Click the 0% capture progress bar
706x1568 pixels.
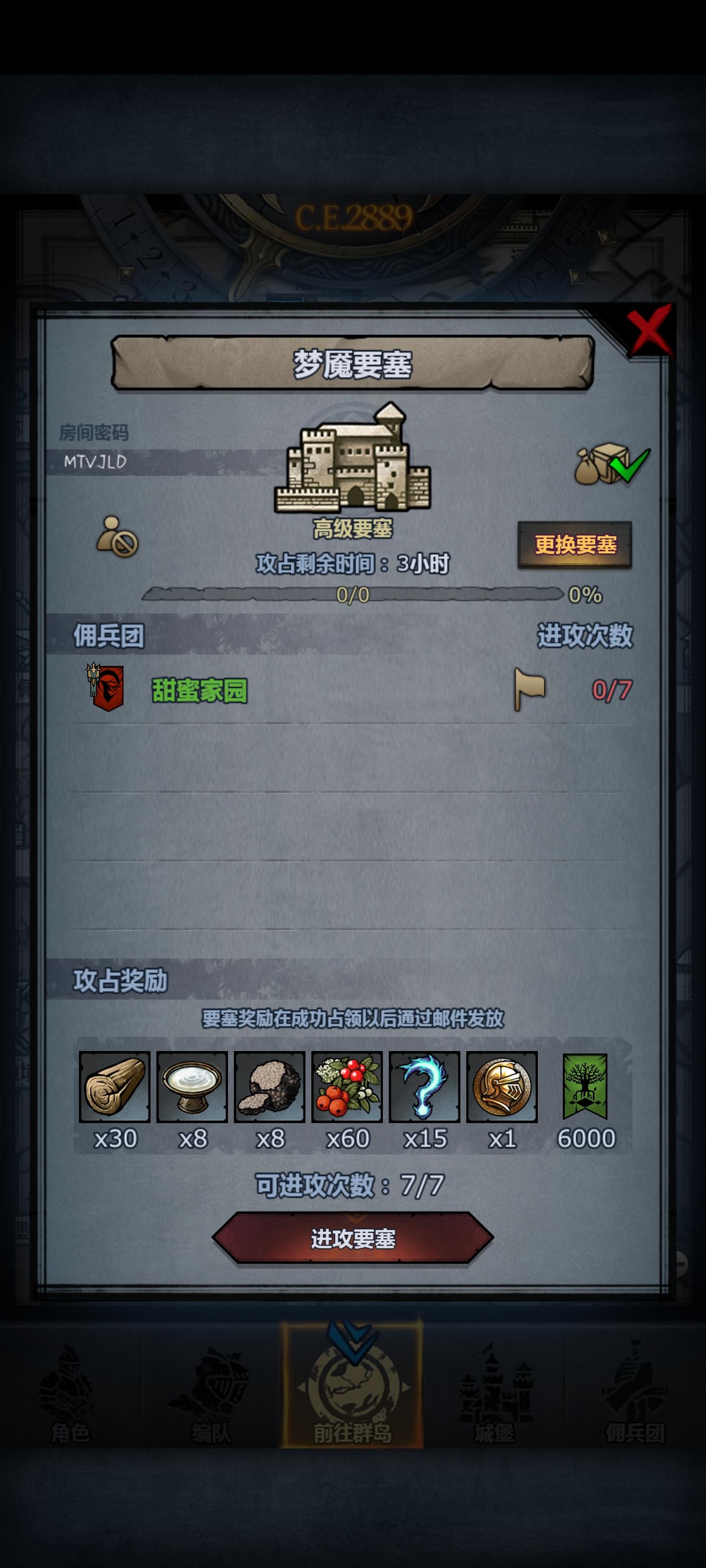(353, 595)
